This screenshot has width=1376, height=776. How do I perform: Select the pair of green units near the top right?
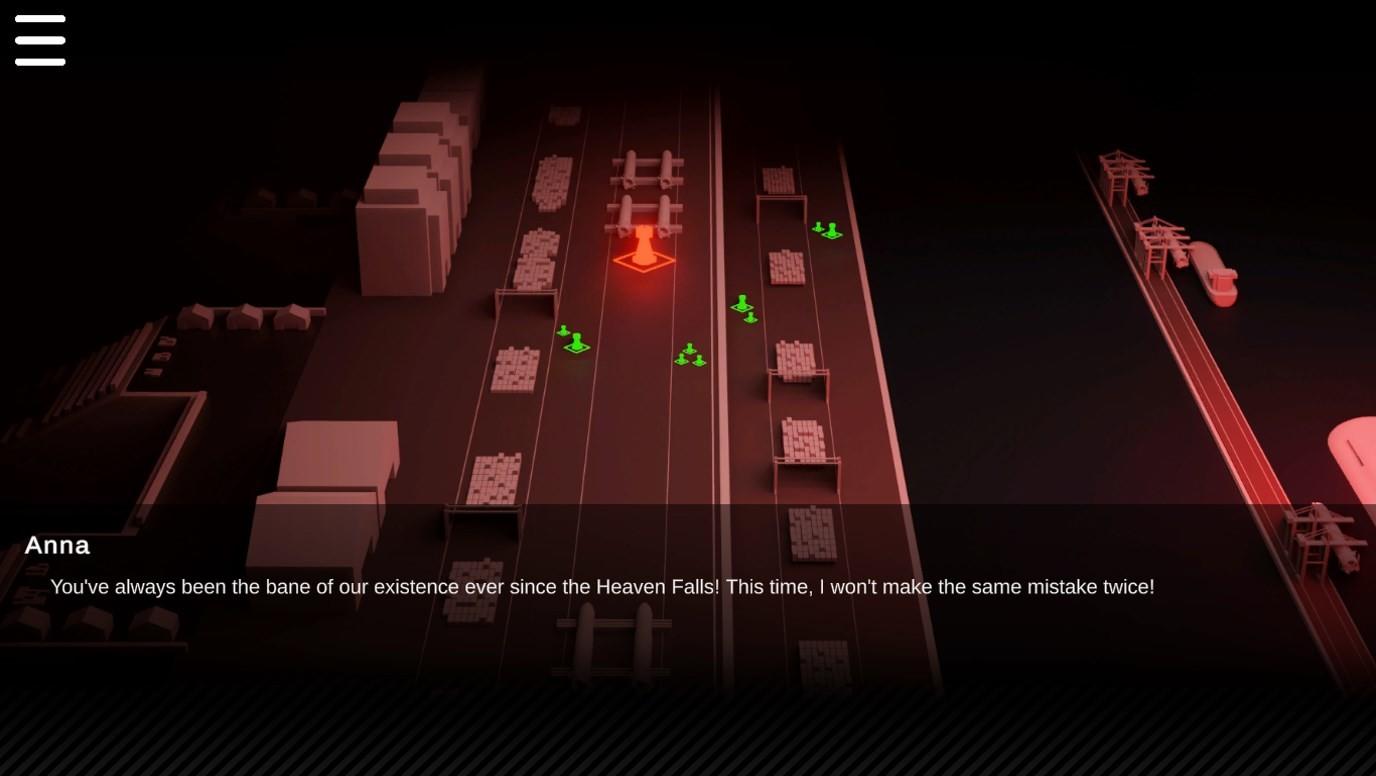tap(827, 230)
